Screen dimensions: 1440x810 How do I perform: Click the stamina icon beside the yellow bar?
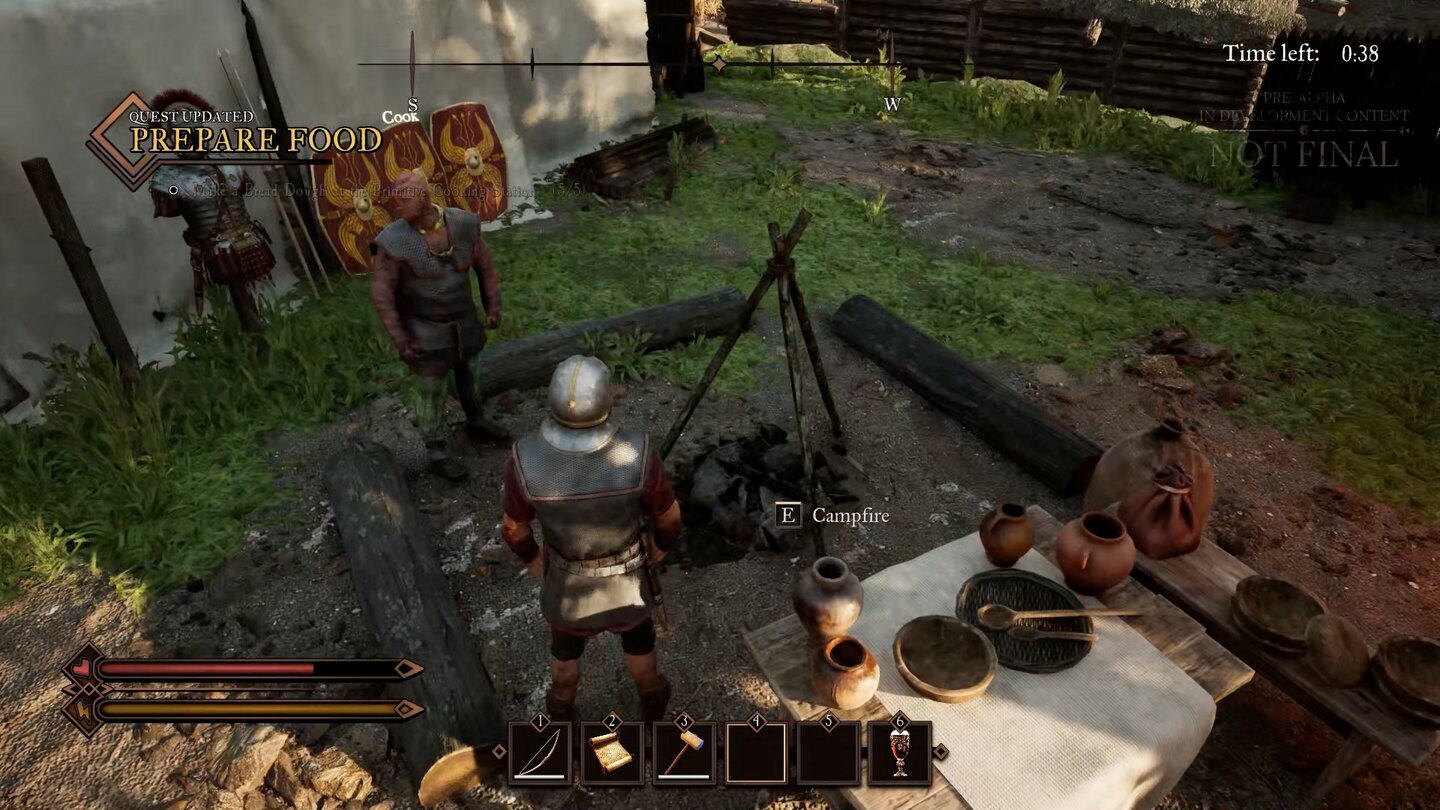(x=83, y=710)
